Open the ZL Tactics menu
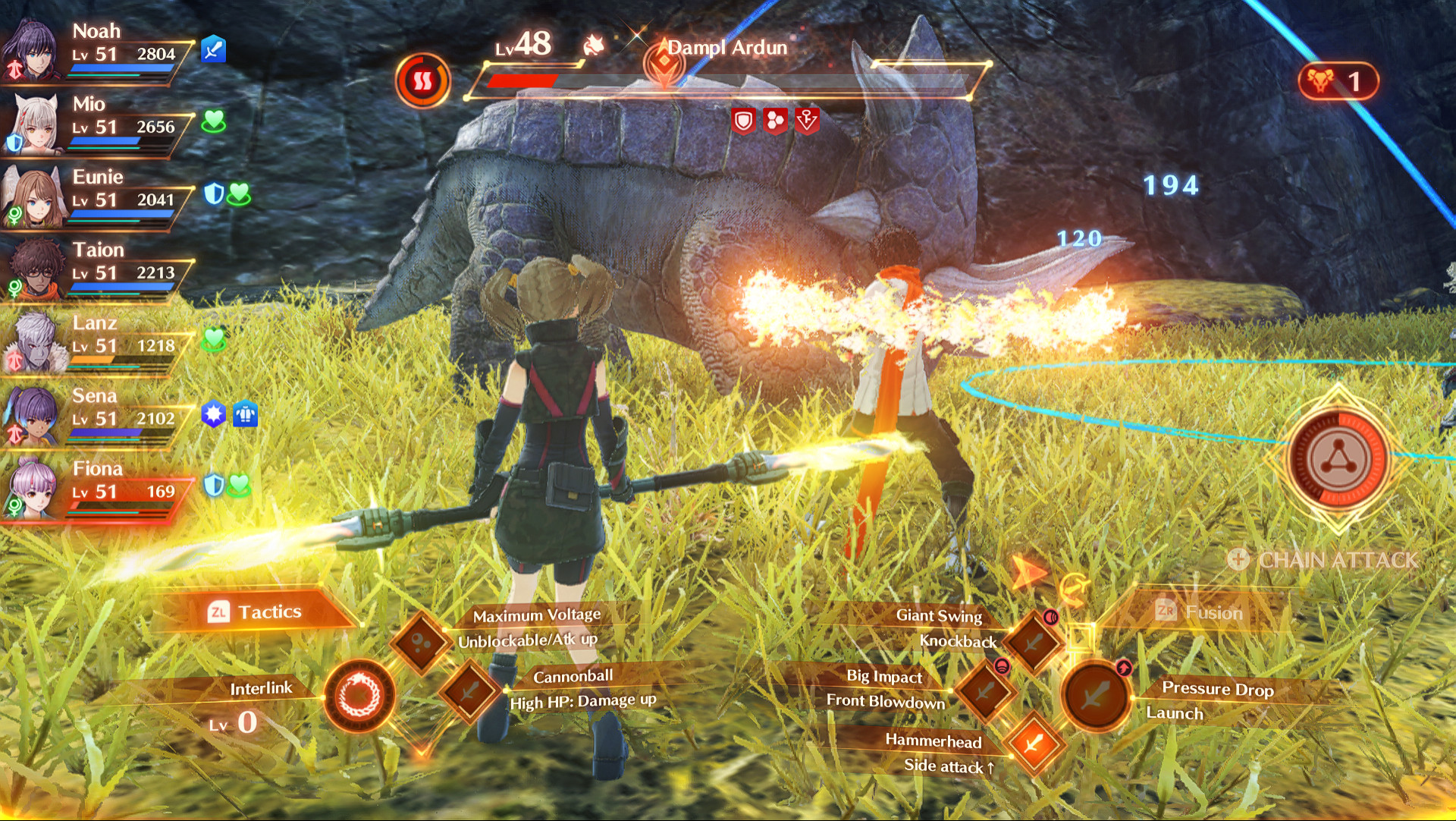Image resolution: width=1456 pixels, height=821 pixels. click(258, 611)
